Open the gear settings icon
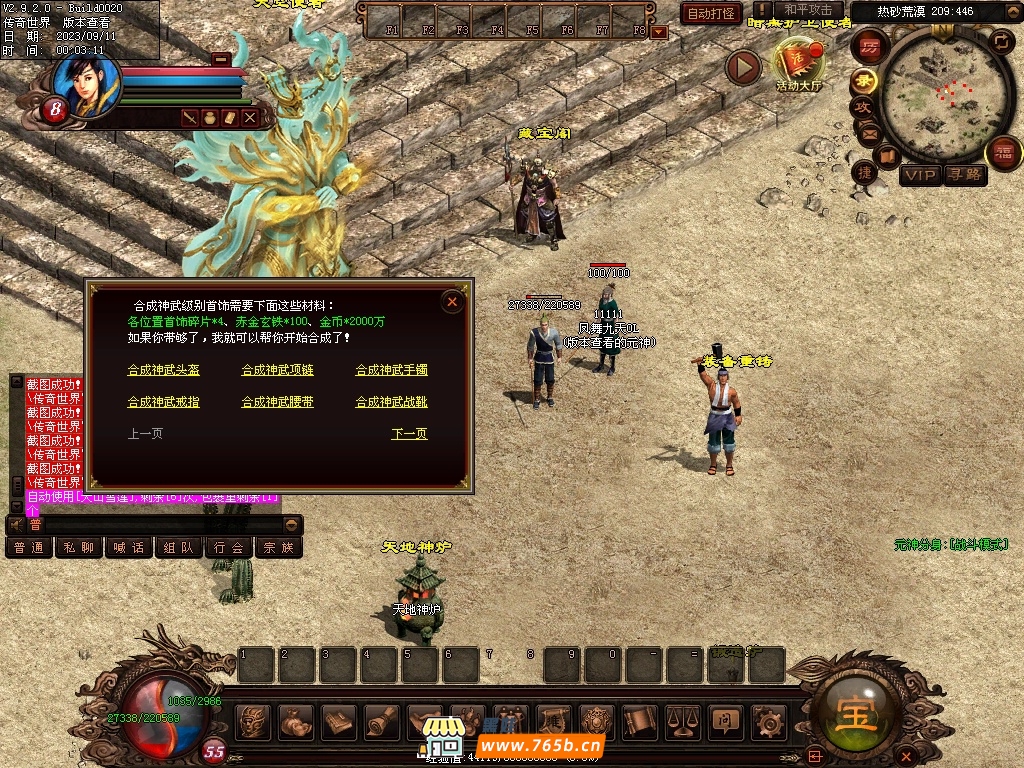 click(x=768, y=720)
